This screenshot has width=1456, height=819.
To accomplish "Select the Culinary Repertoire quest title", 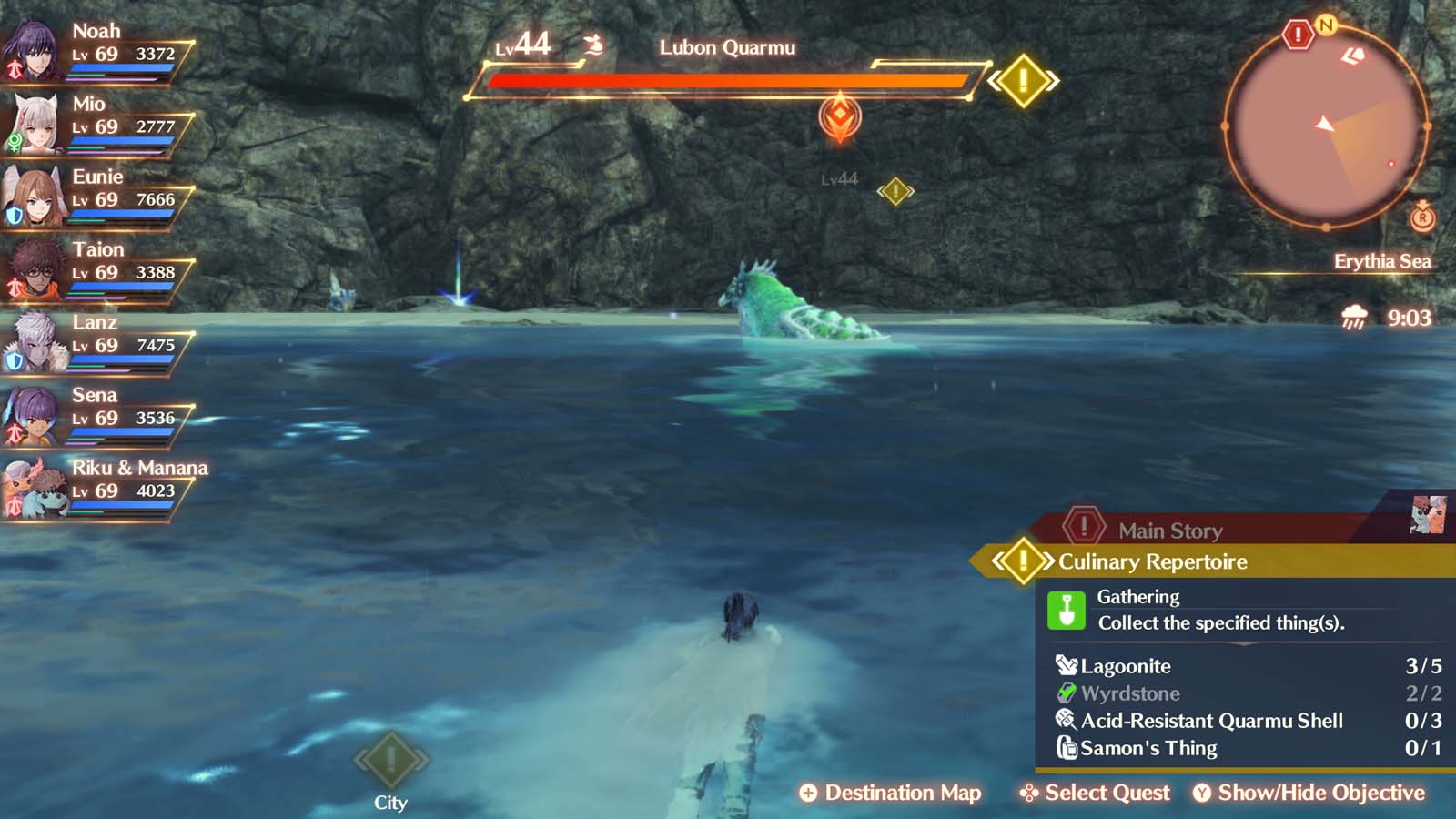I will (1151, 562).
